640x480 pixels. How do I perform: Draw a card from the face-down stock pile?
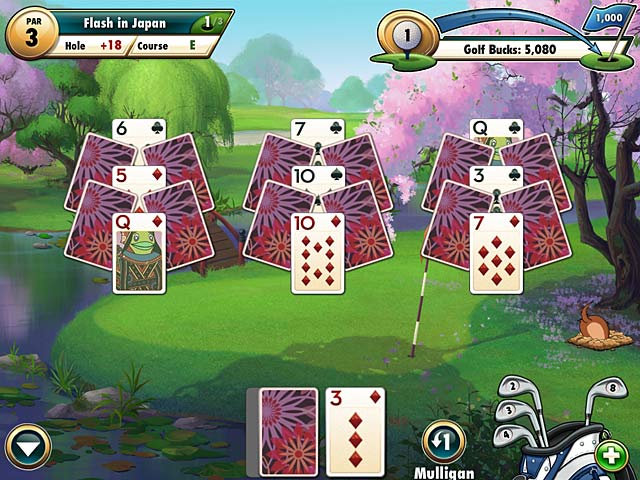coord(288,431)
